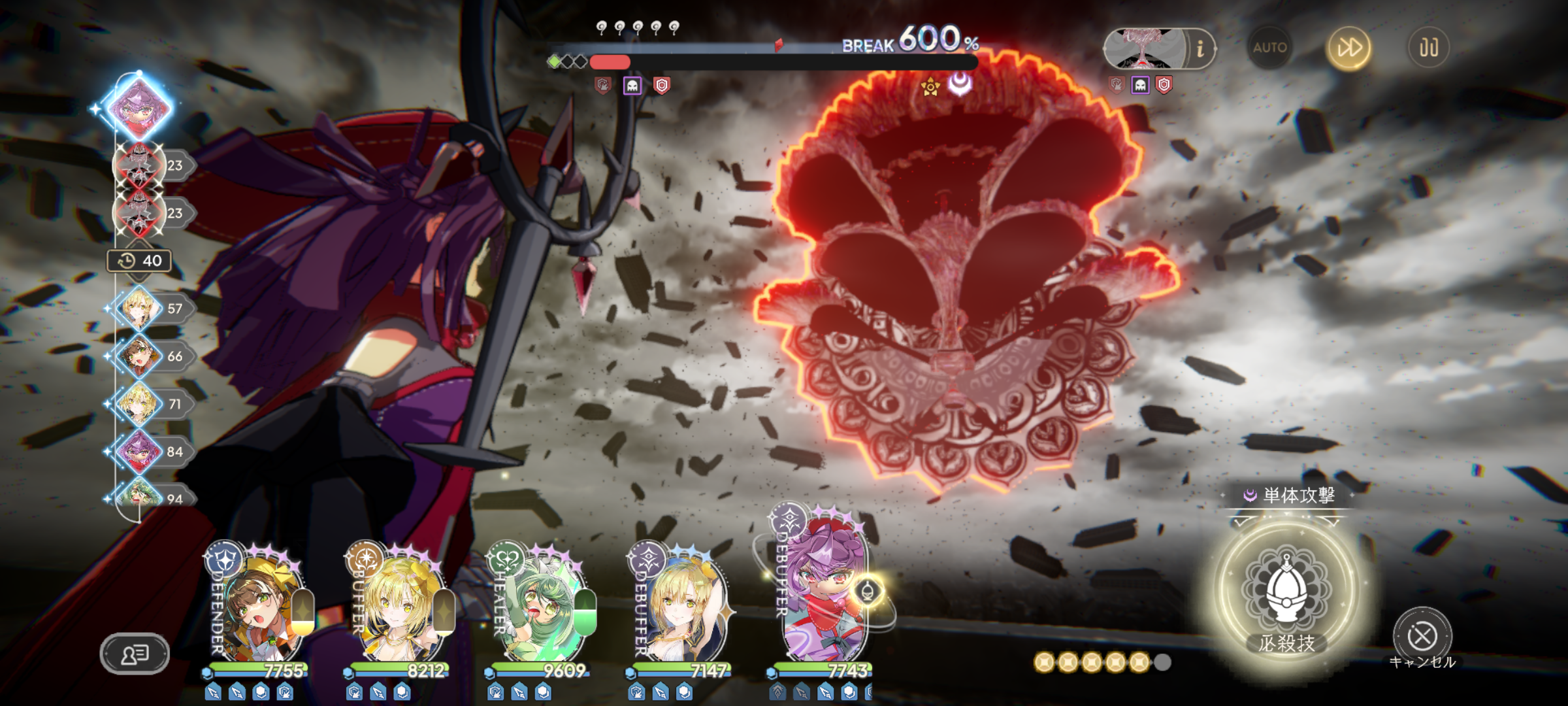
Task: Tap the turn-order entry numbered 71
Action: point(139,404)
